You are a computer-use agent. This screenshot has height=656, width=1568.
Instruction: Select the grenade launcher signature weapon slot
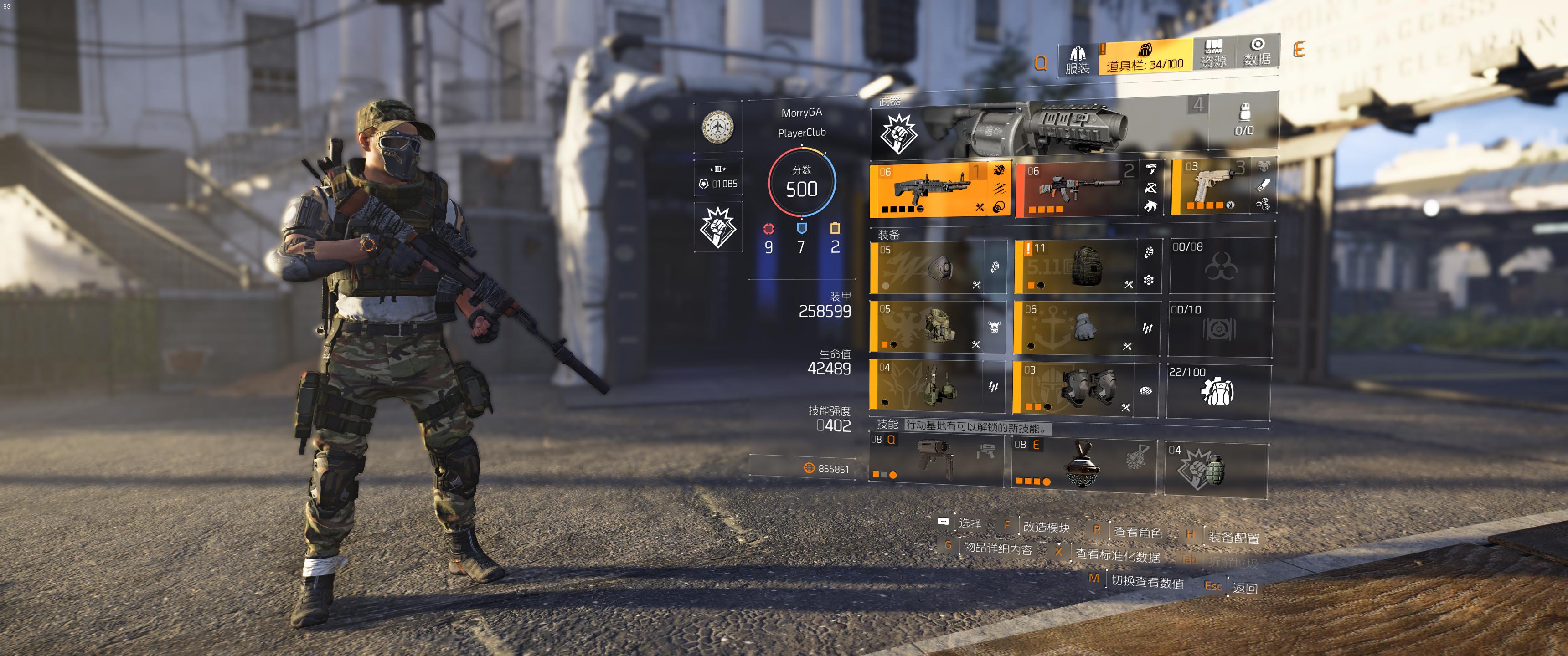[x=1035, y=128]
